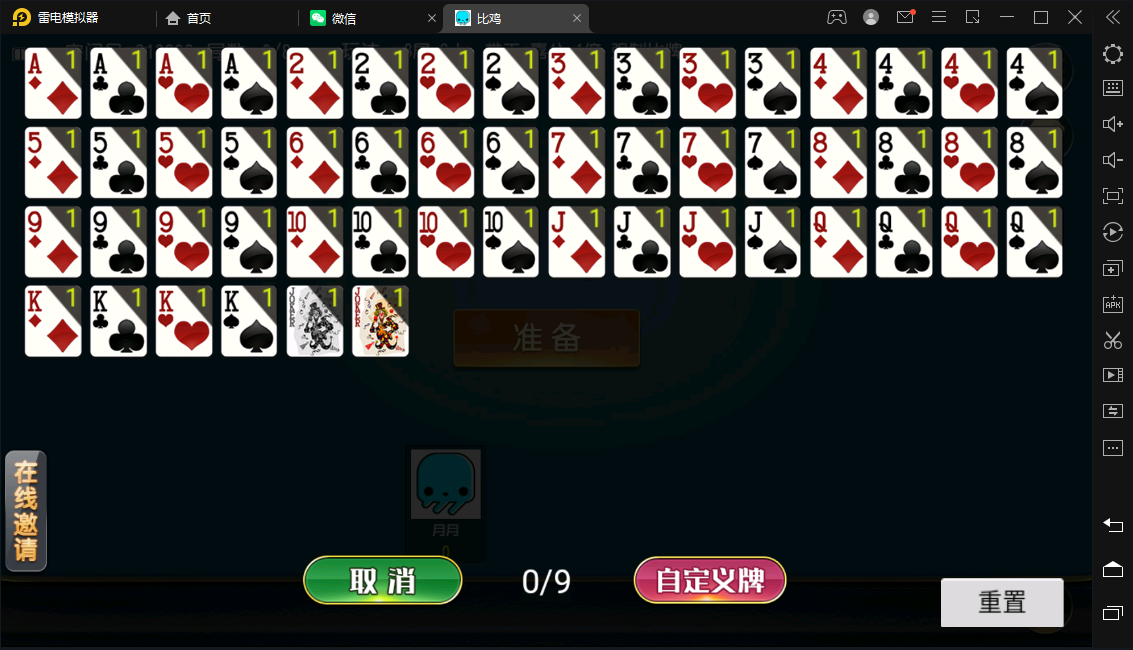Select the black-and-white Joker card
Viewport: 1133px width, 650px height.
315,321
